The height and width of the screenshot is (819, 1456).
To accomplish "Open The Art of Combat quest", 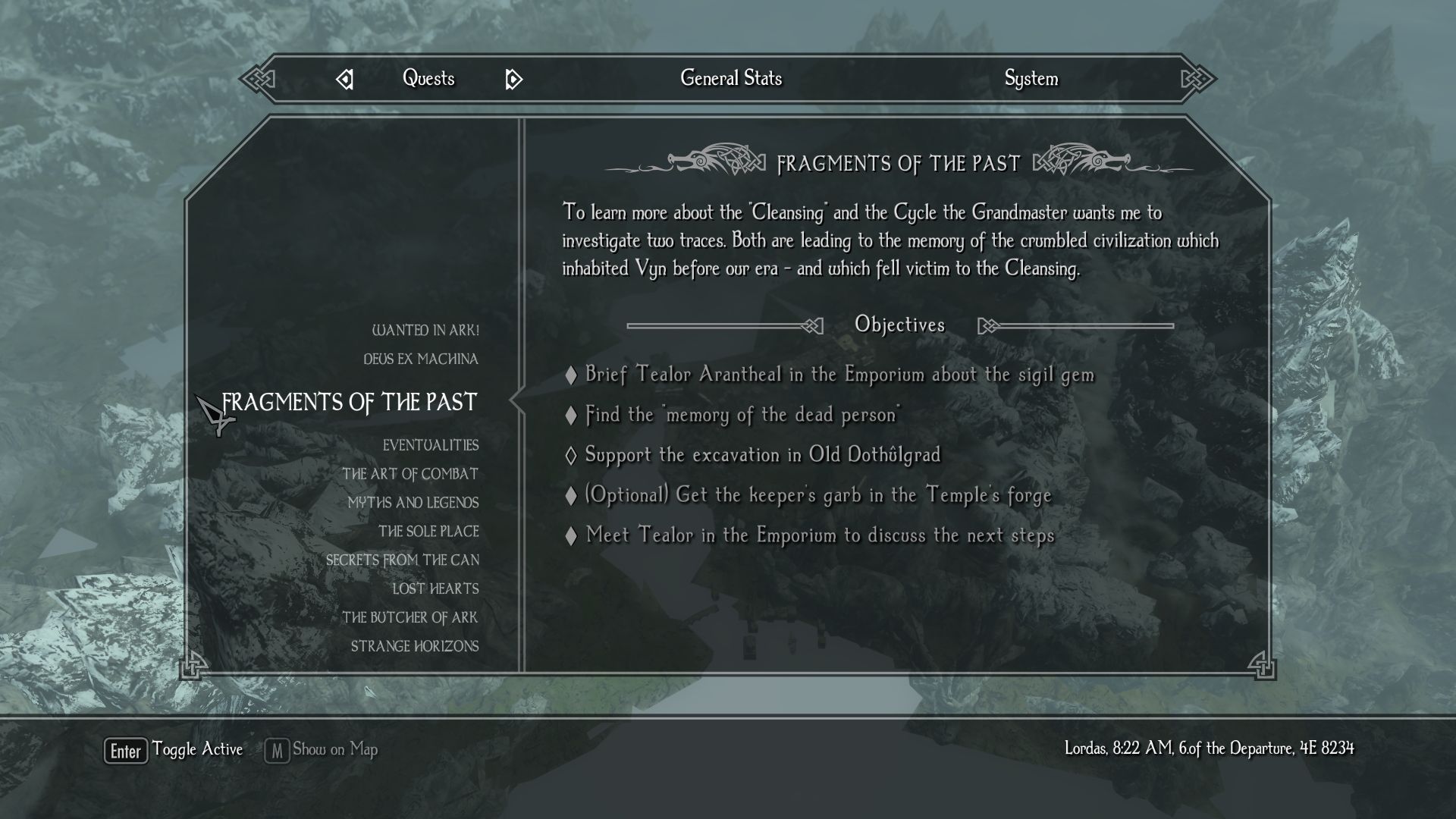I will [x=410, y=475].
